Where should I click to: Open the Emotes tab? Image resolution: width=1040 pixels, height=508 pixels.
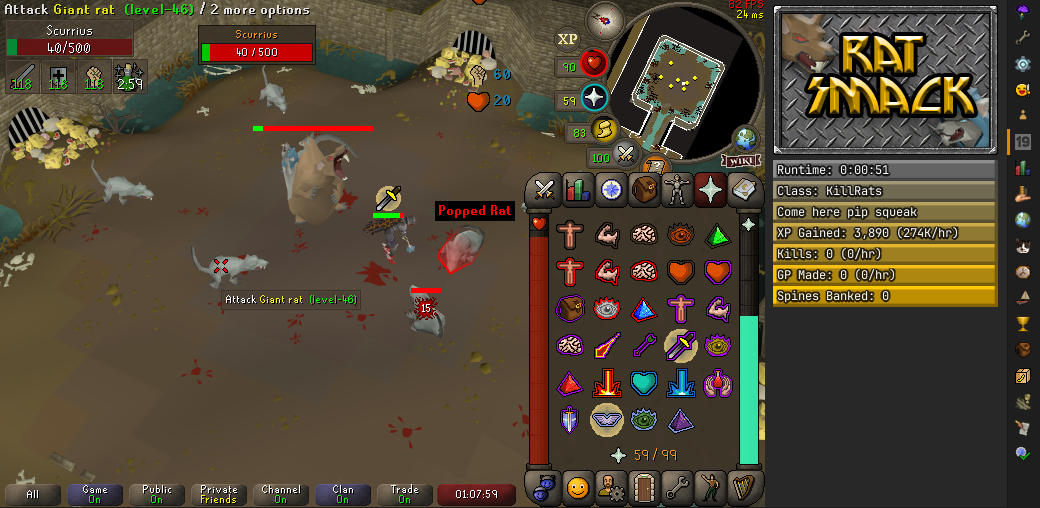click(x=711, y=488)
